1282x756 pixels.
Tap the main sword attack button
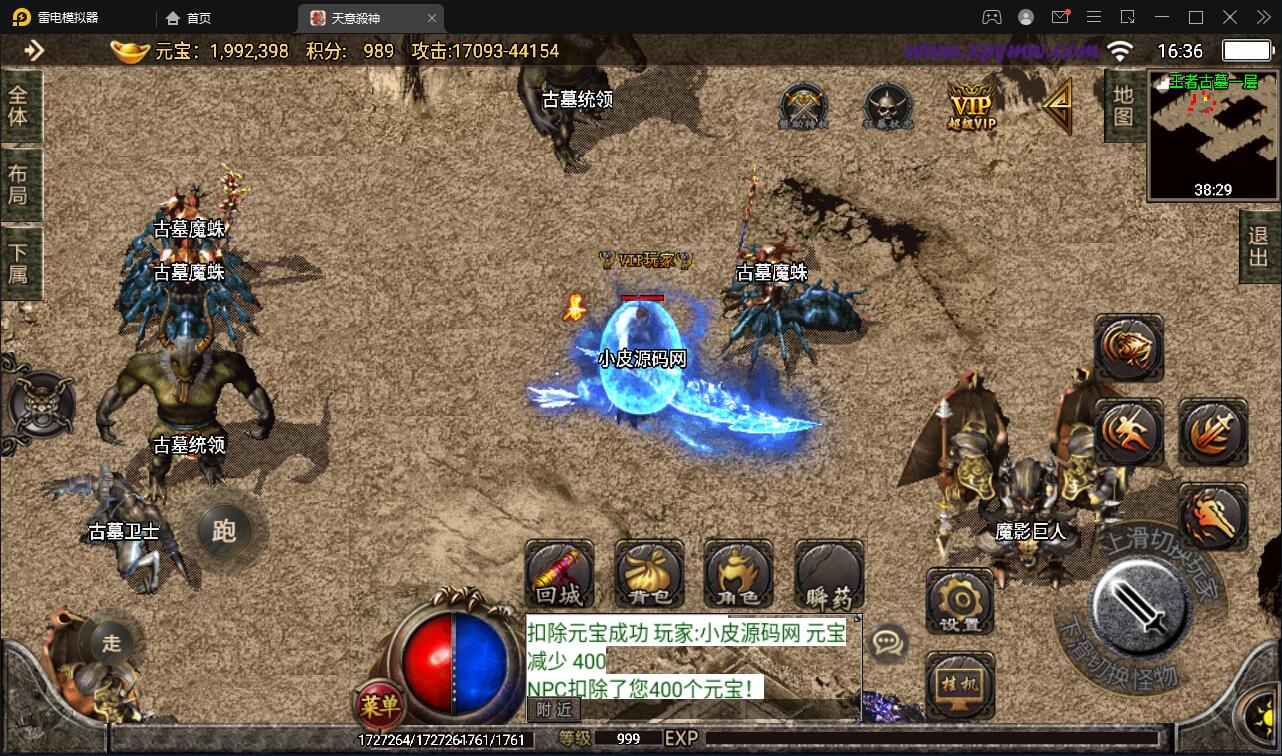pyautogui.click(x=1139, y=604)
